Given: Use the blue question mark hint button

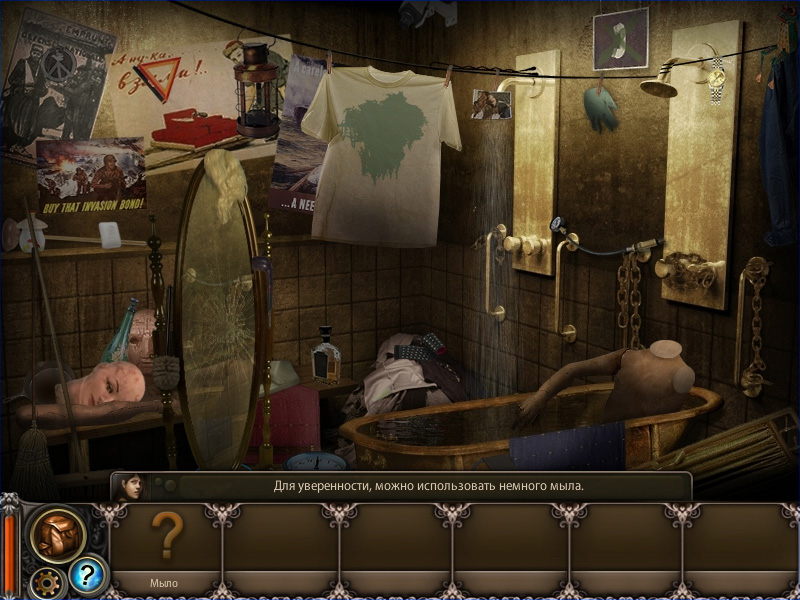Looking at the screenshot, I should tap(87, 575).
